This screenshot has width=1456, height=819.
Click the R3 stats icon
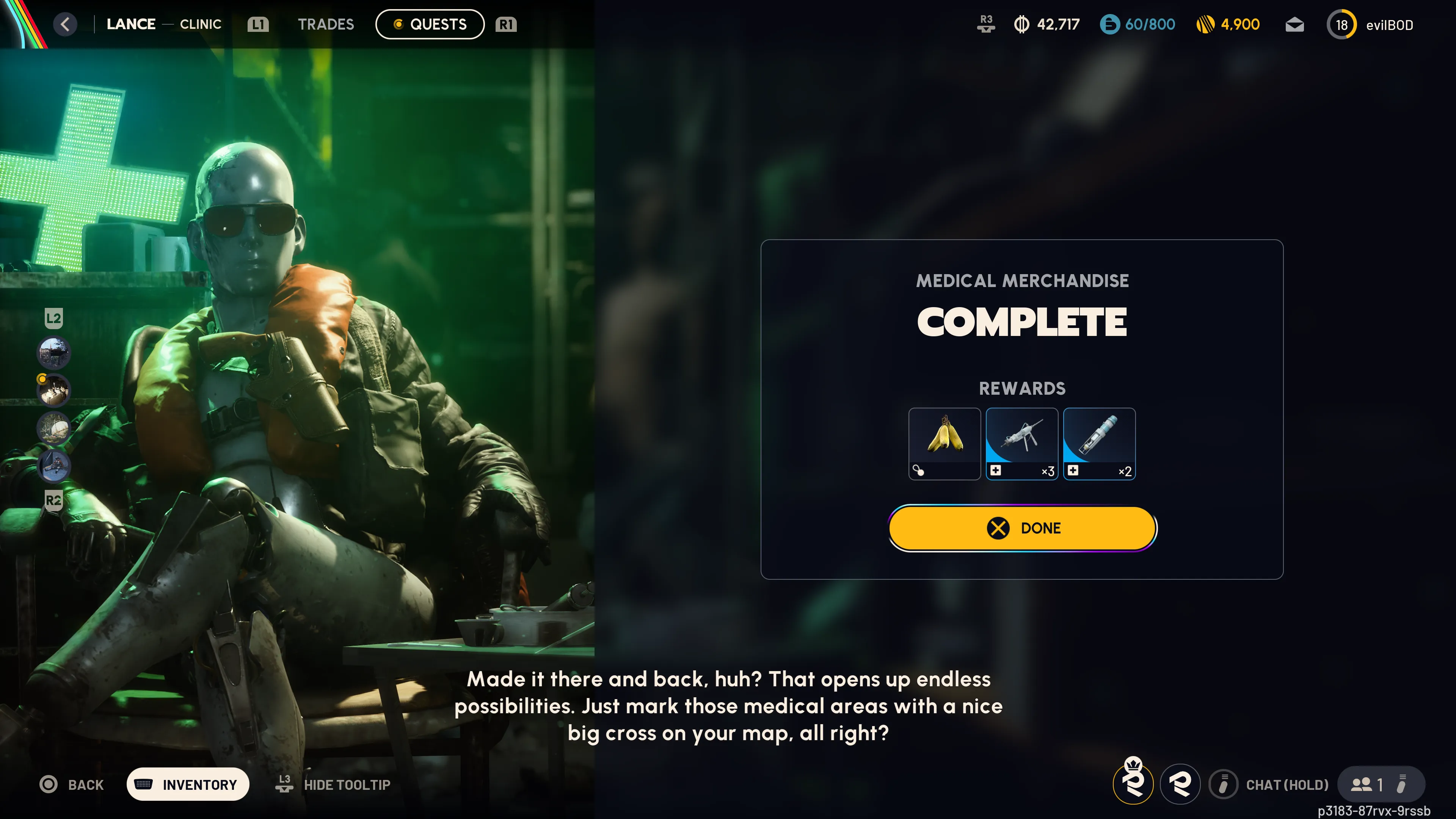pos(986,24)
